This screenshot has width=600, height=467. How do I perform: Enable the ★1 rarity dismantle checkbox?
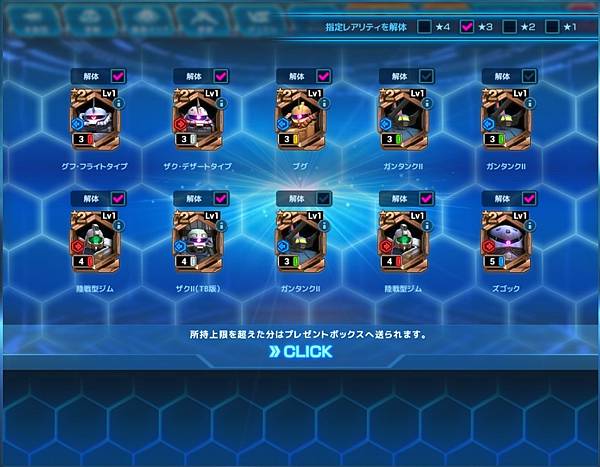click(x=551, y=27)
